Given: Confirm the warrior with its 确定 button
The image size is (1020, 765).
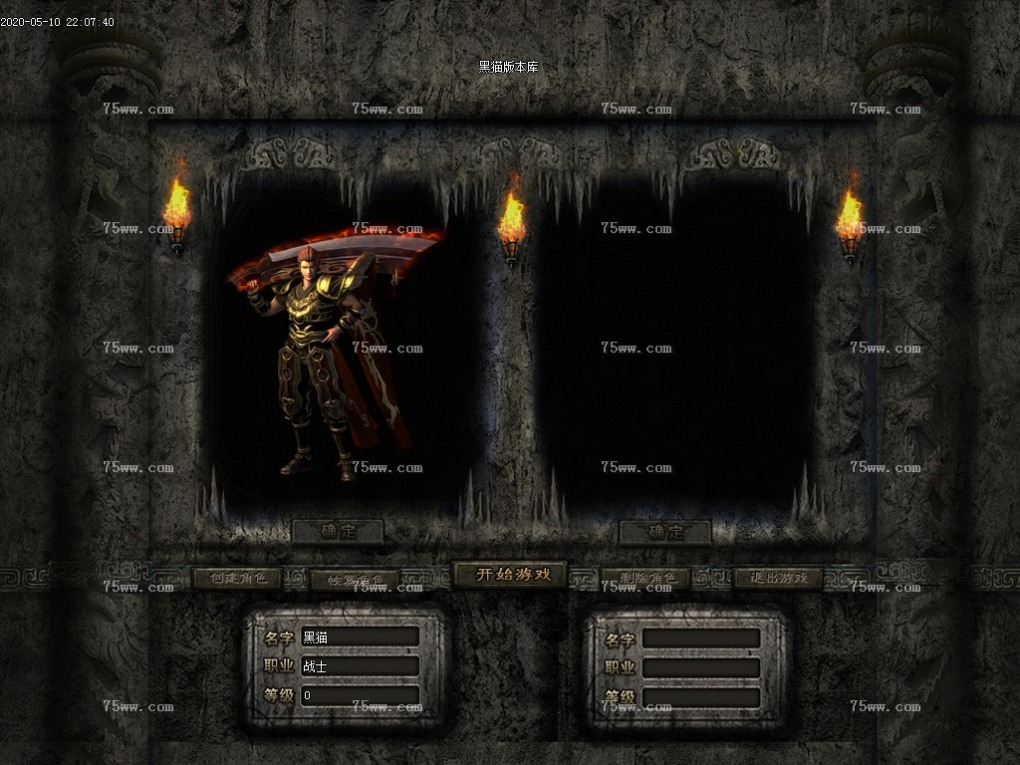Looking at the screenshot, I should click(x=338, y=531).
